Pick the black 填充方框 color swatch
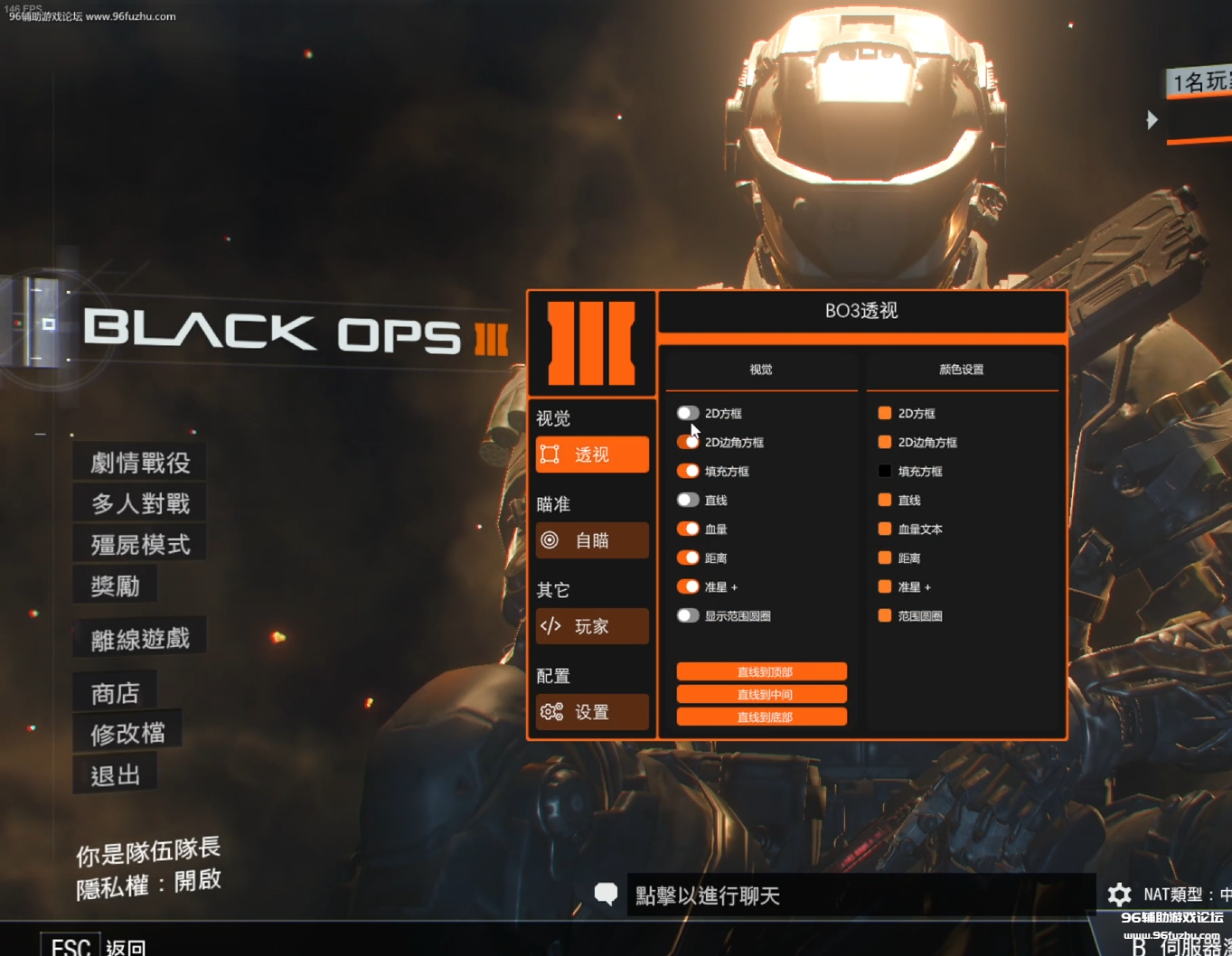Screen dimensions: 1232x956 click(885, 471)
